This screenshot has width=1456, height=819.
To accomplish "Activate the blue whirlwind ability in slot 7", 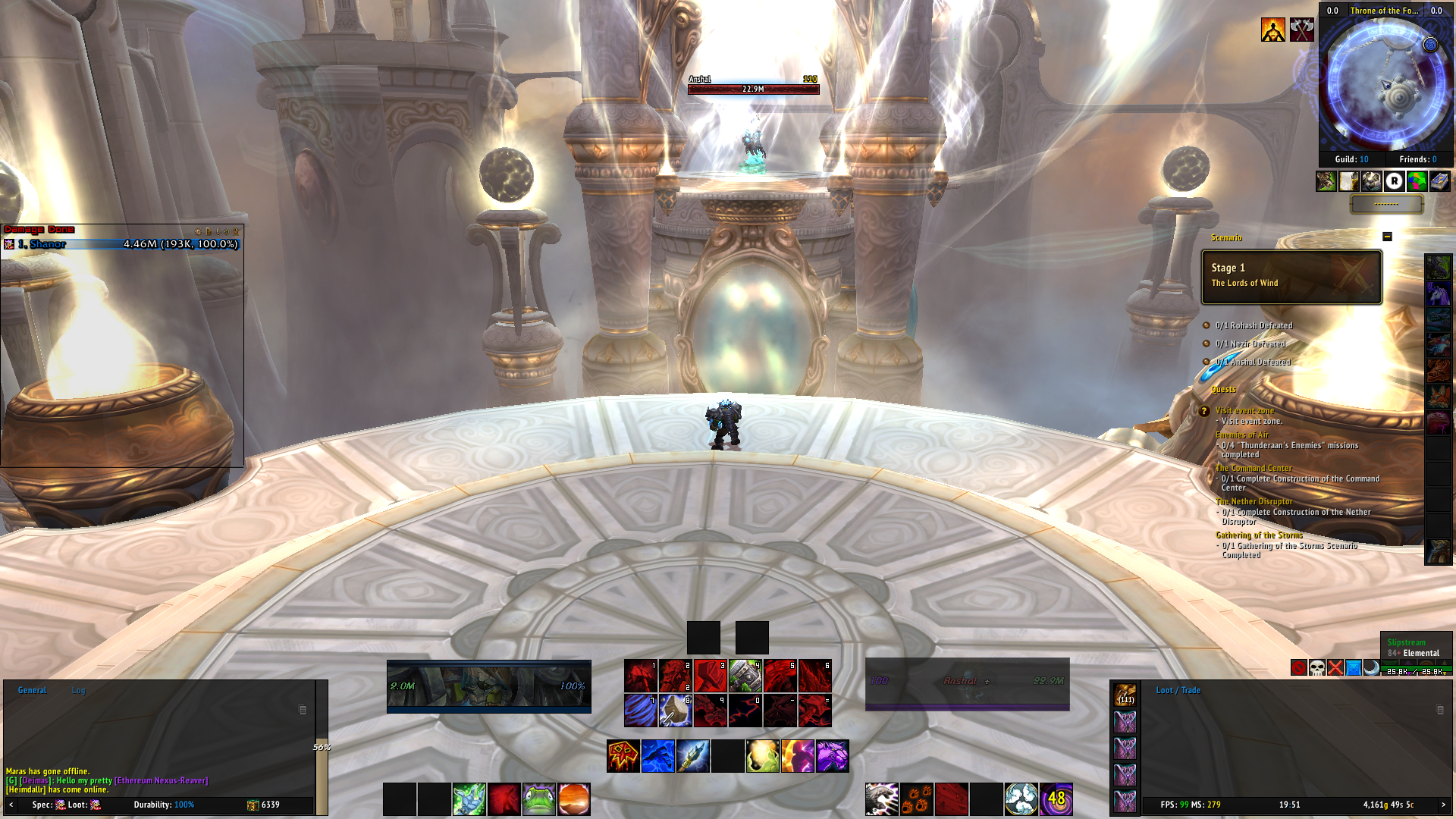I will pyautogui.click(x=640, y=711).
